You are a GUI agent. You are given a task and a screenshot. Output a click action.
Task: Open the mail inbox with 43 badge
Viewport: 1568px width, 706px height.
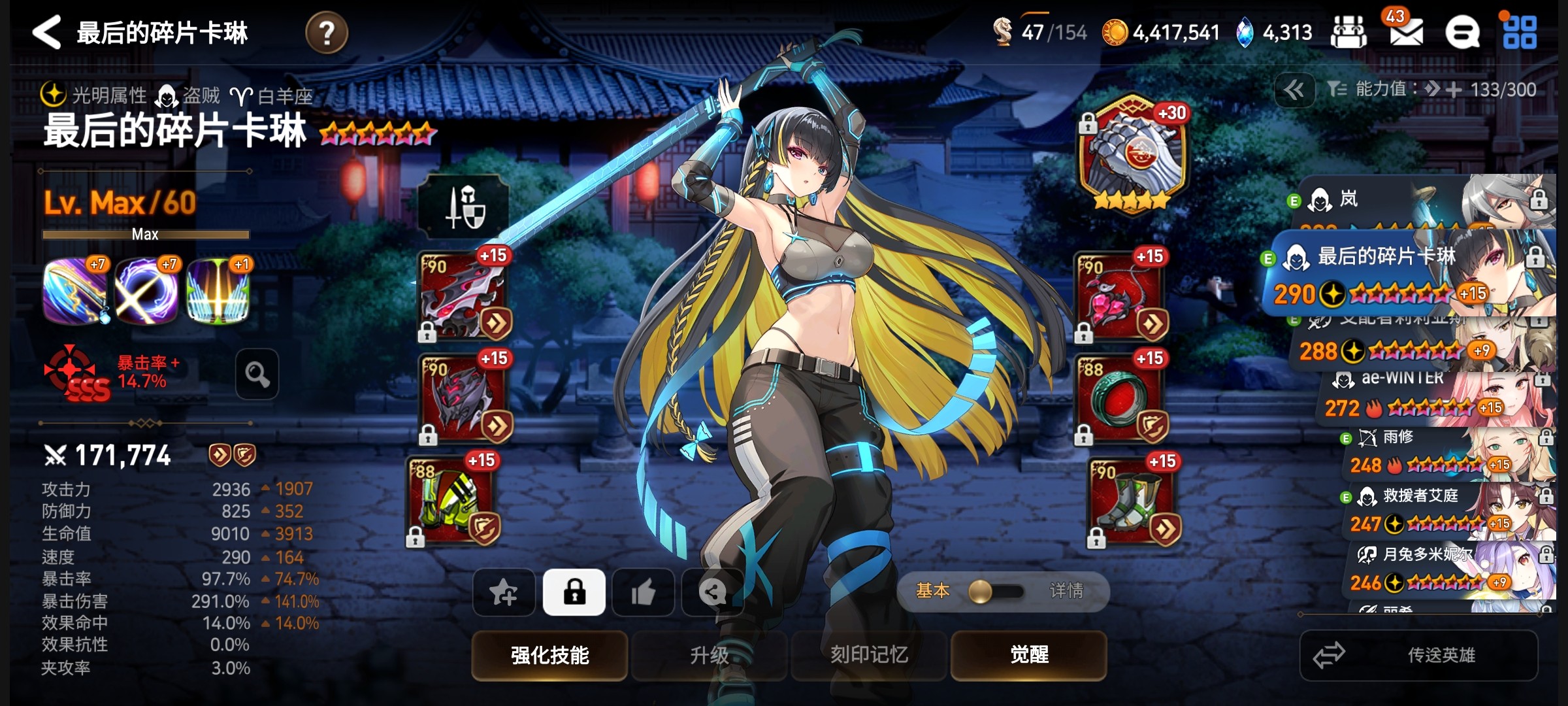pyautogui.click(x=1406, y=33)
